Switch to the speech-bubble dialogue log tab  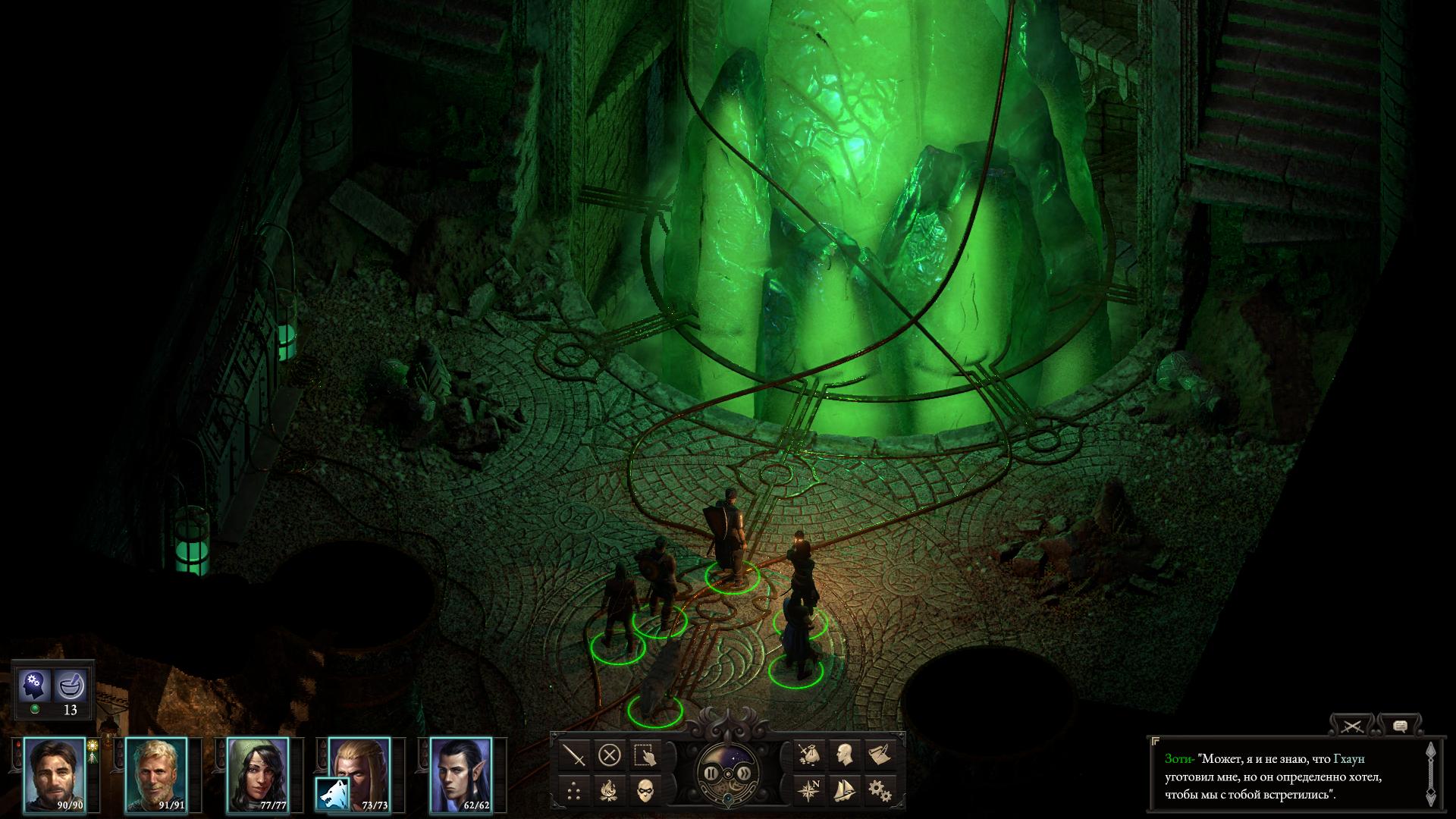[x=1400, y=726]
